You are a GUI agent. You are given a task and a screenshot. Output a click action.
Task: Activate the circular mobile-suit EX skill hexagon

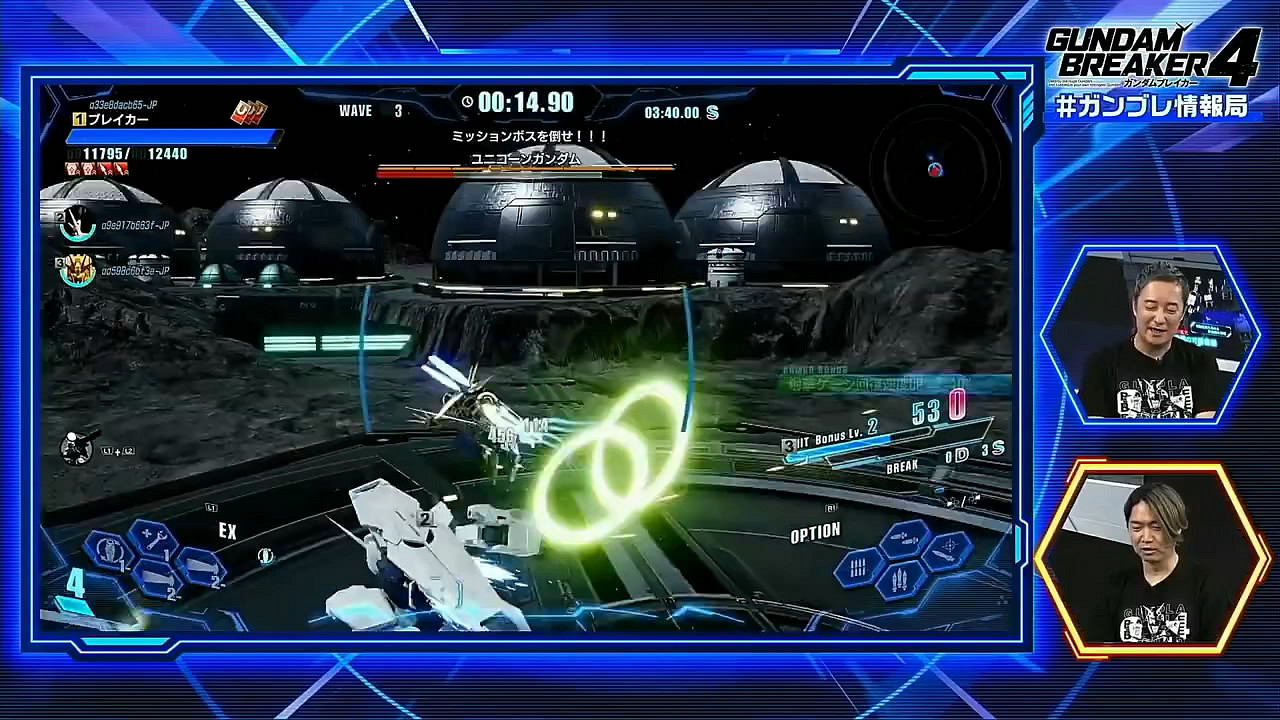(x=107, y=550)
